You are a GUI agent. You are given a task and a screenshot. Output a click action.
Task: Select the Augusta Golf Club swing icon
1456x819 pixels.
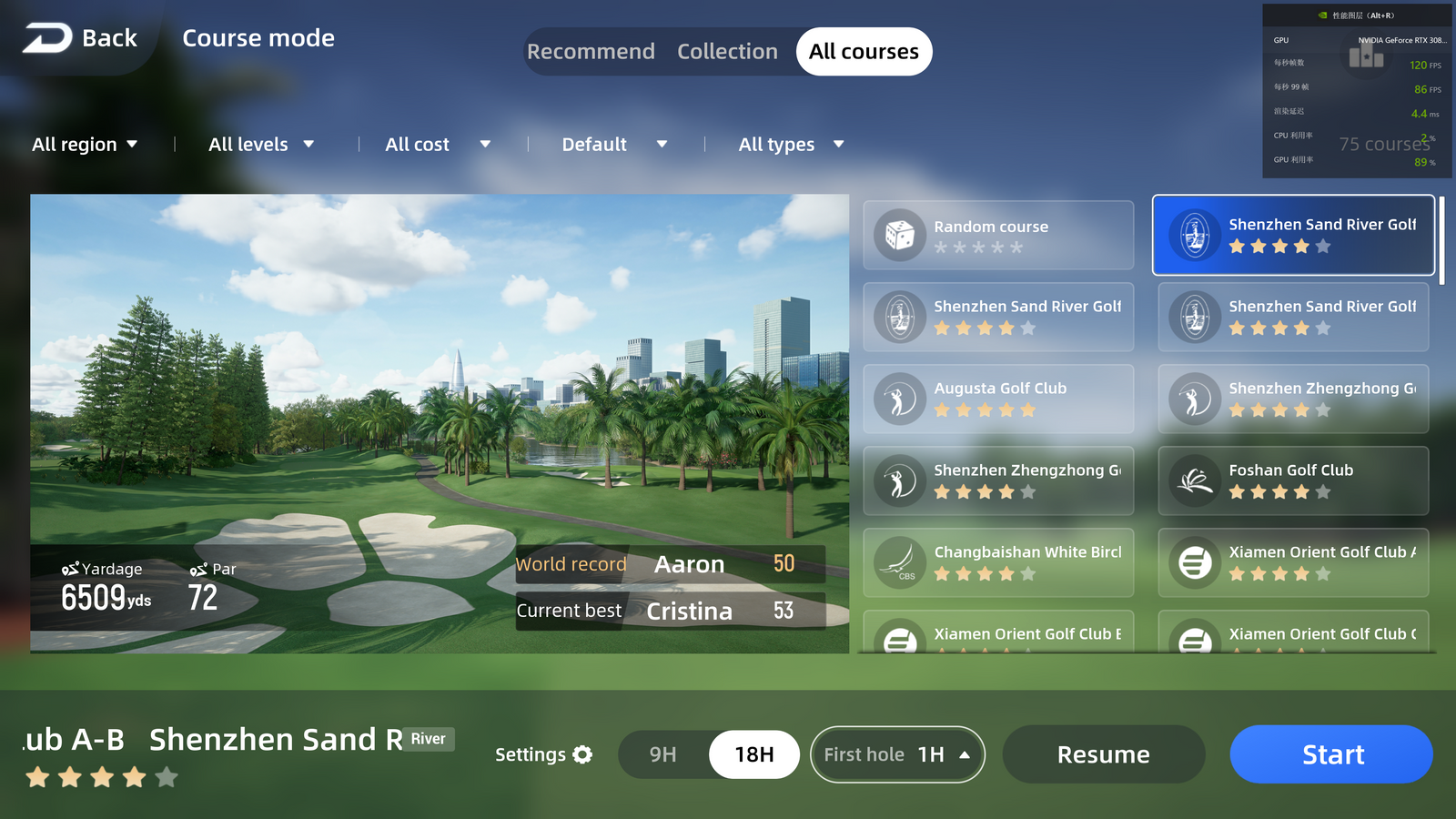pos(899,399)
